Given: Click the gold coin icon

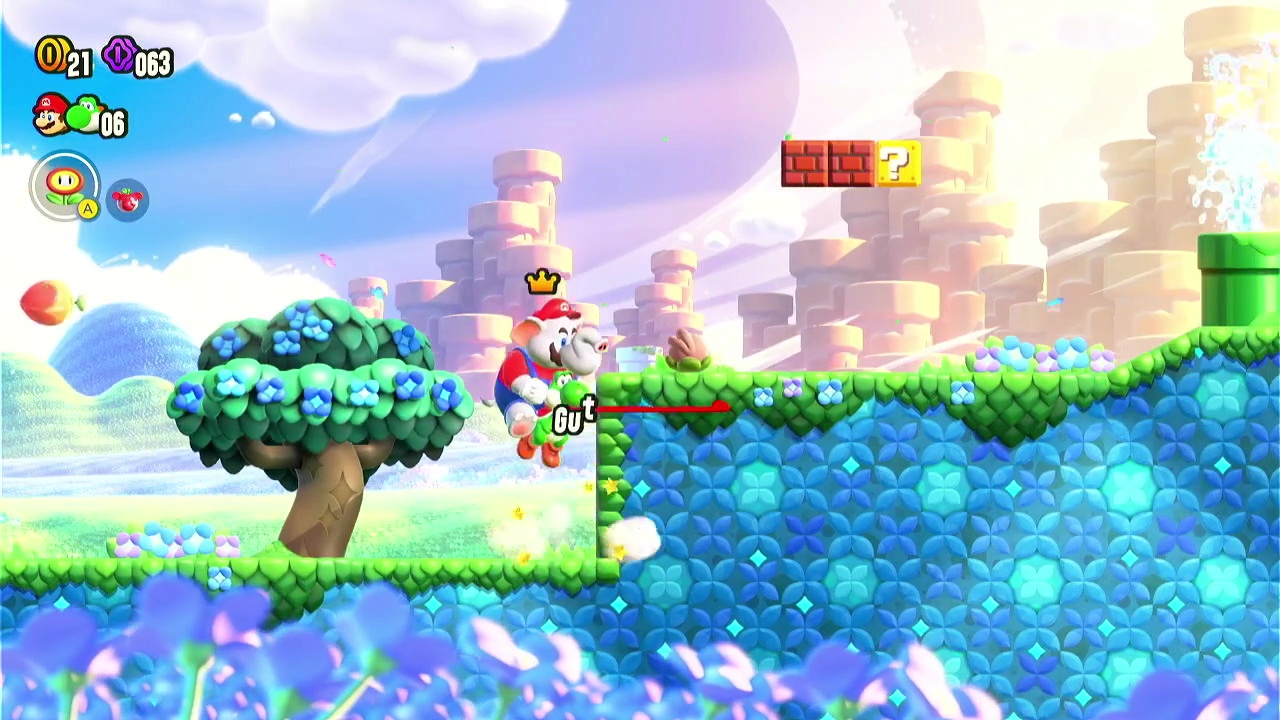Looking at the screenshot, I should pos(51,55).
